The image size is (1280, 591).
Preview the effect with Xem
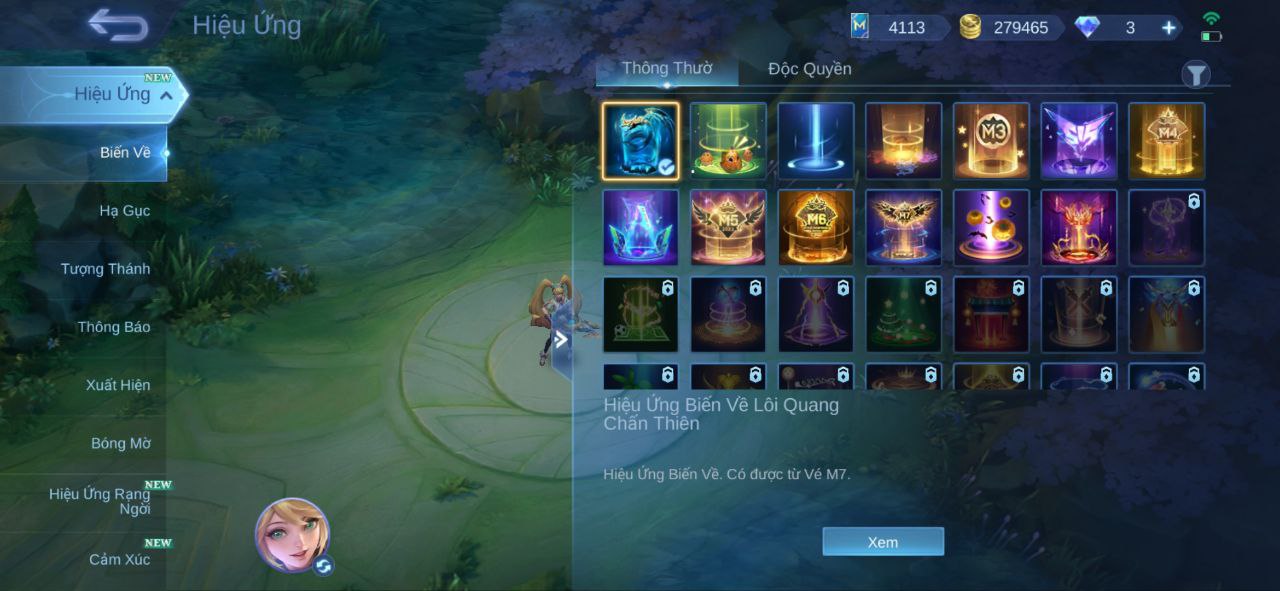[x=883, y=542]
